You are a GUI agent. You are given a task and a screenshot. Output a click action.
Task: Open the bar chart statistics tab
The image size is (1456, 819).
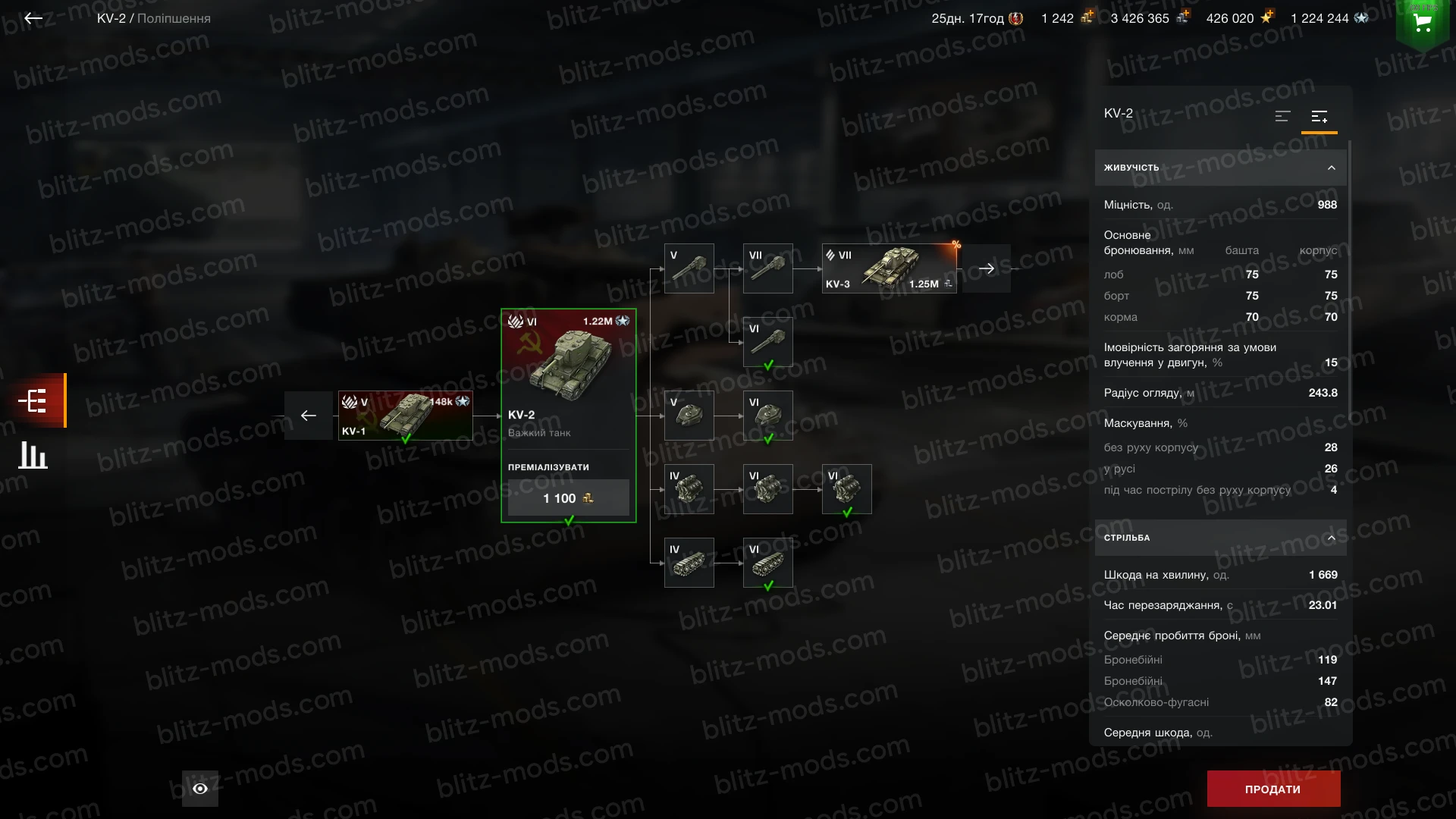[33, 455]
